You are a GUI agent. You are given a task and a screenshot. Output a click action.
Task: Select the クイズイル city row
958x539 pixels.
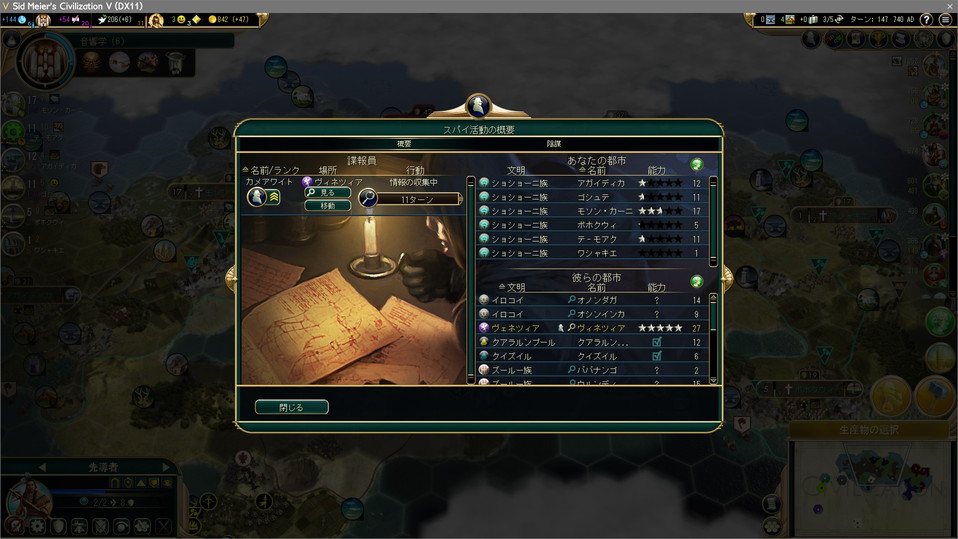pos(595,356)
